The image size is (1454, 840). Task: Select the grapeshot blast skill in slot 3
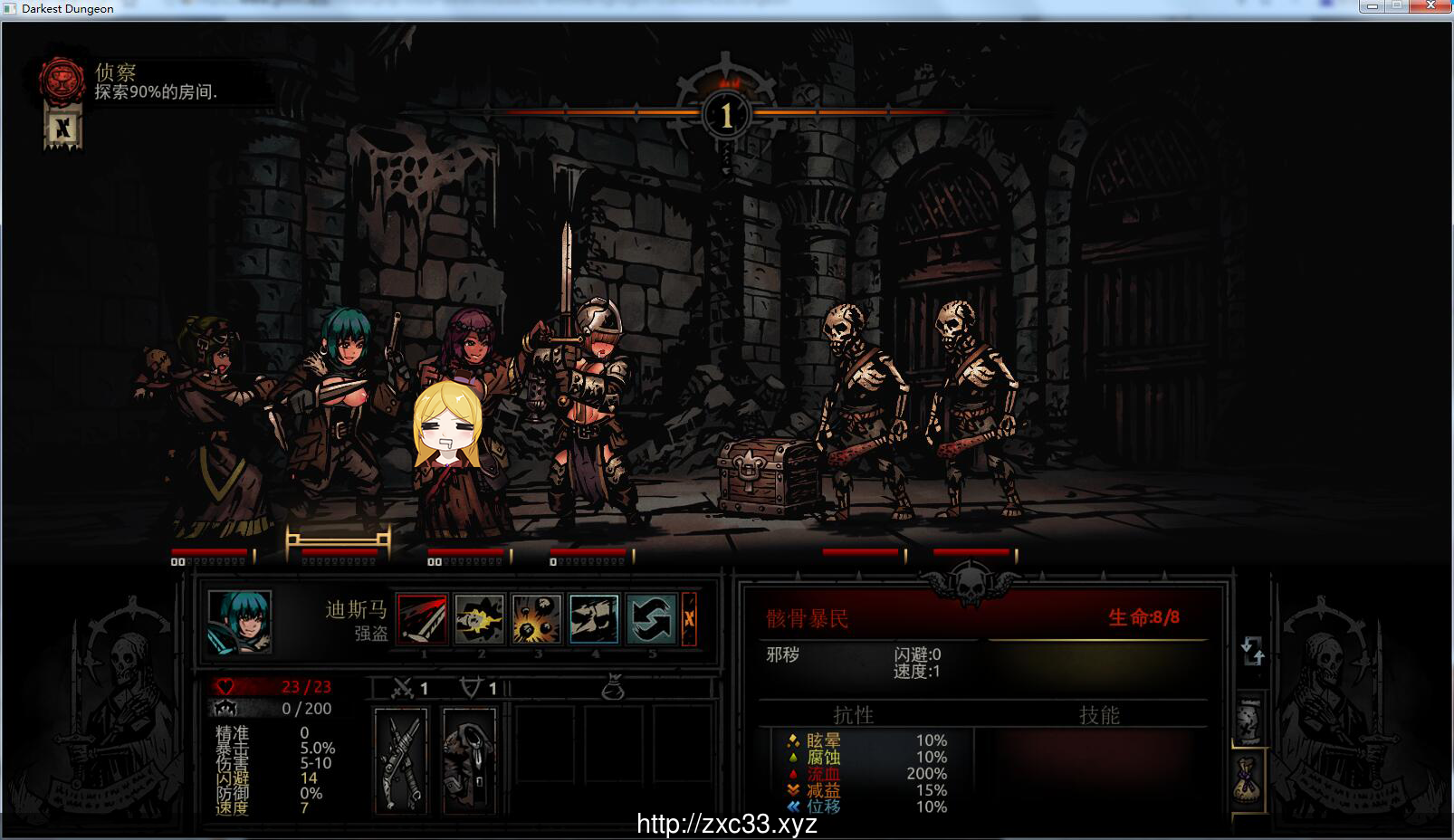537,618
